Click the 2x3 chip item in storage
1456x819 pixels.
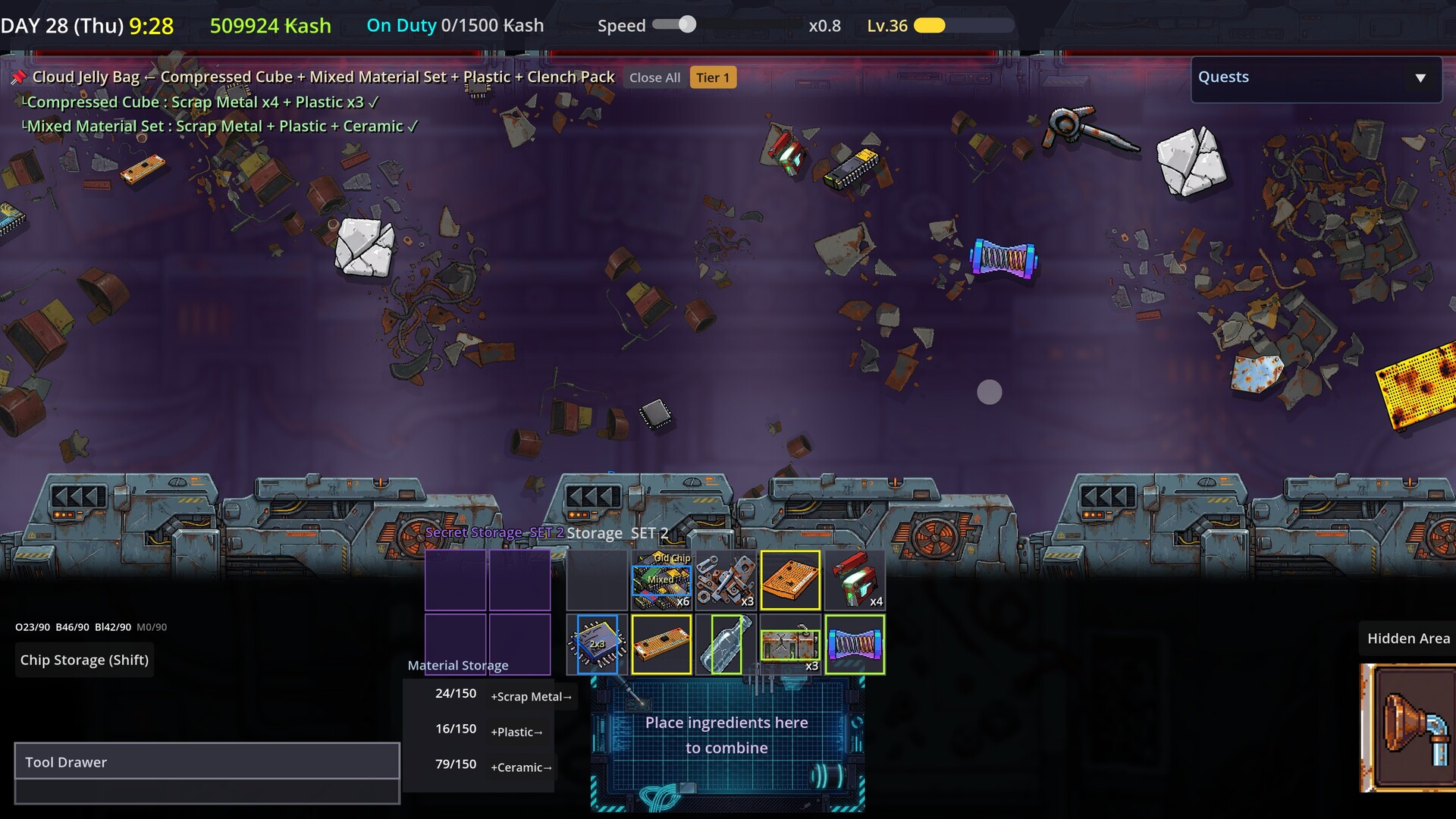(596, 645)
